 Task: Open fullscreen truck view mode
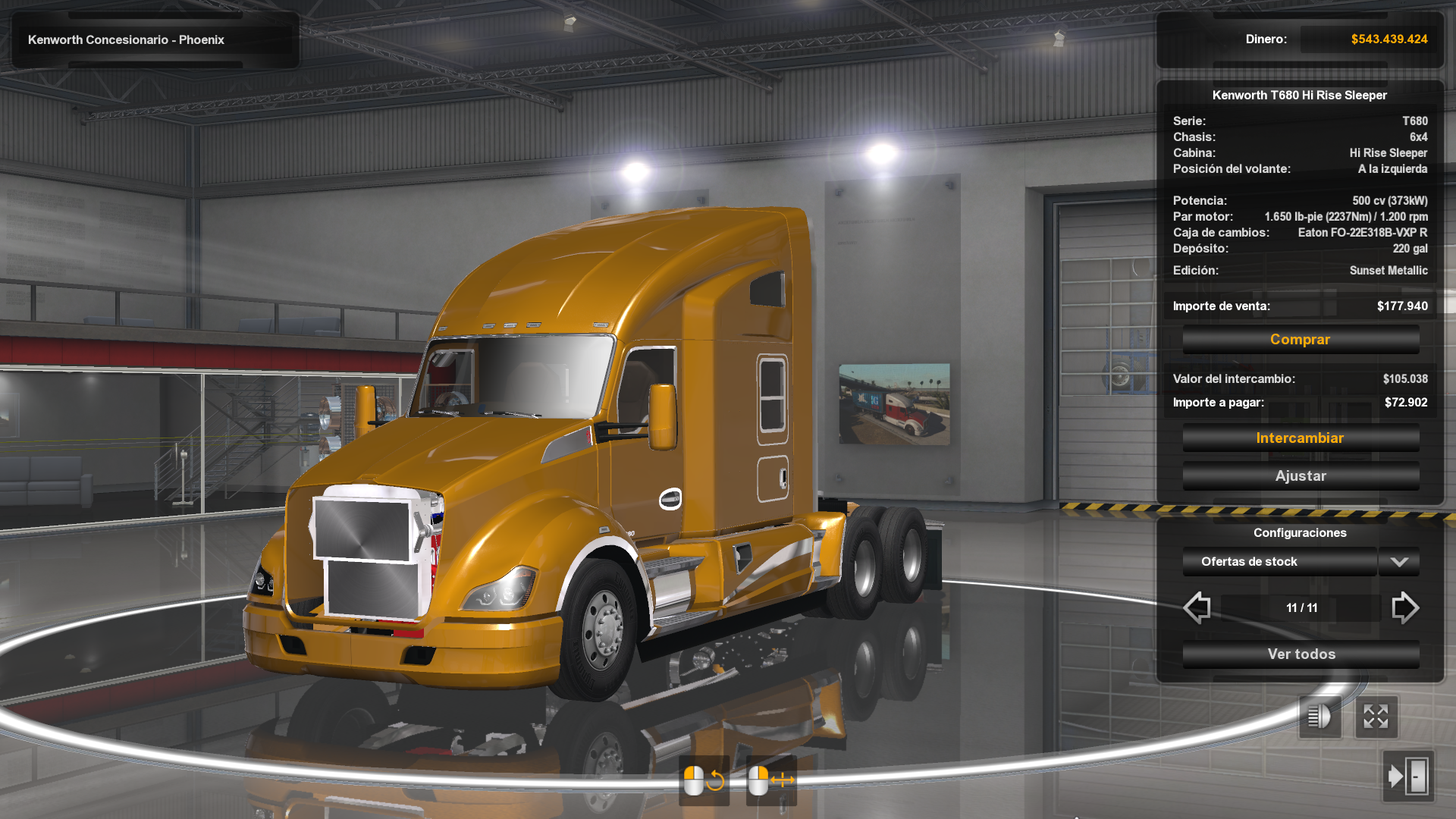point(1376,716)
